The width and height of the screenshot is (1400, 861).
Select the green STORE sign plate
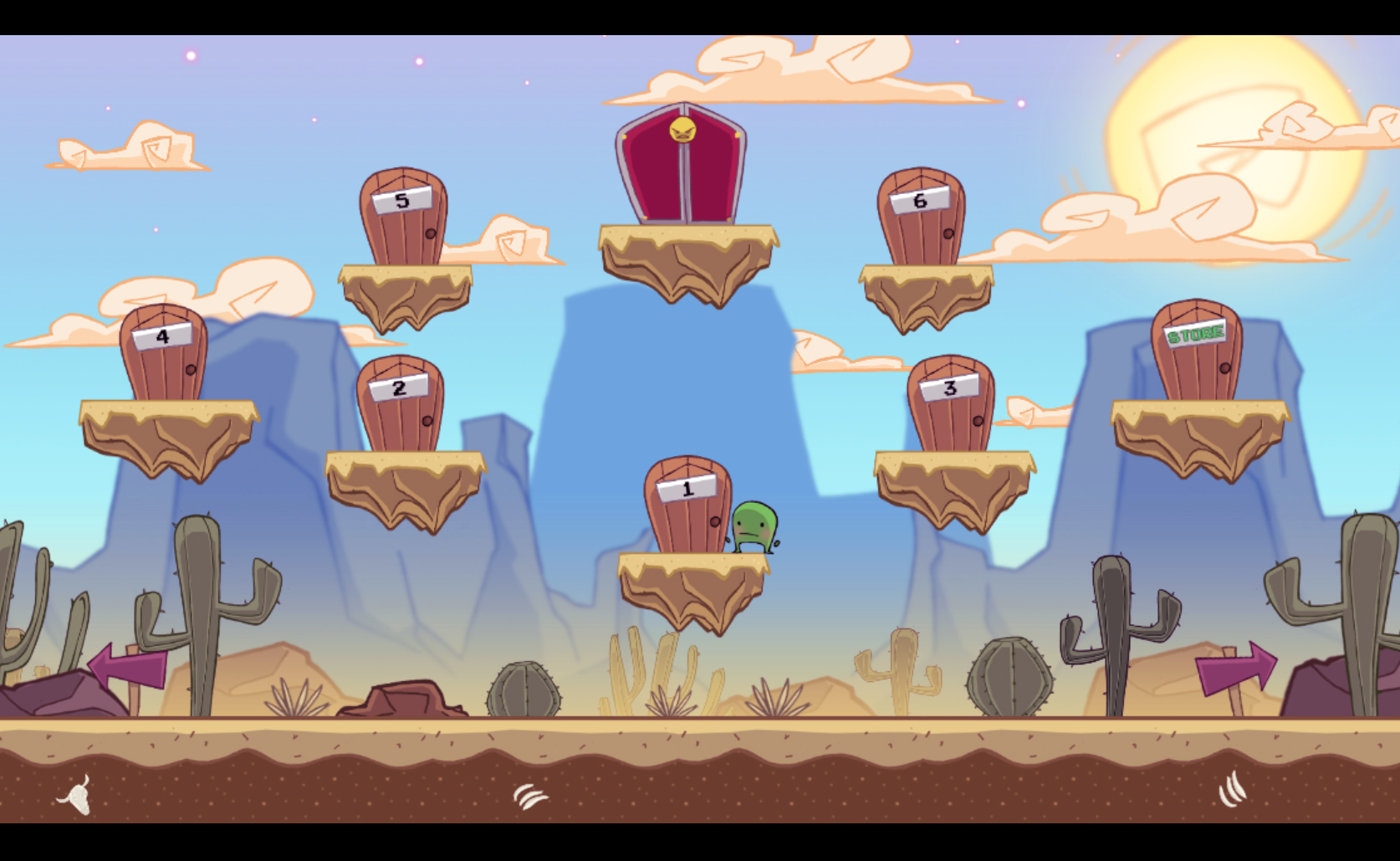tap(1196, 335)
